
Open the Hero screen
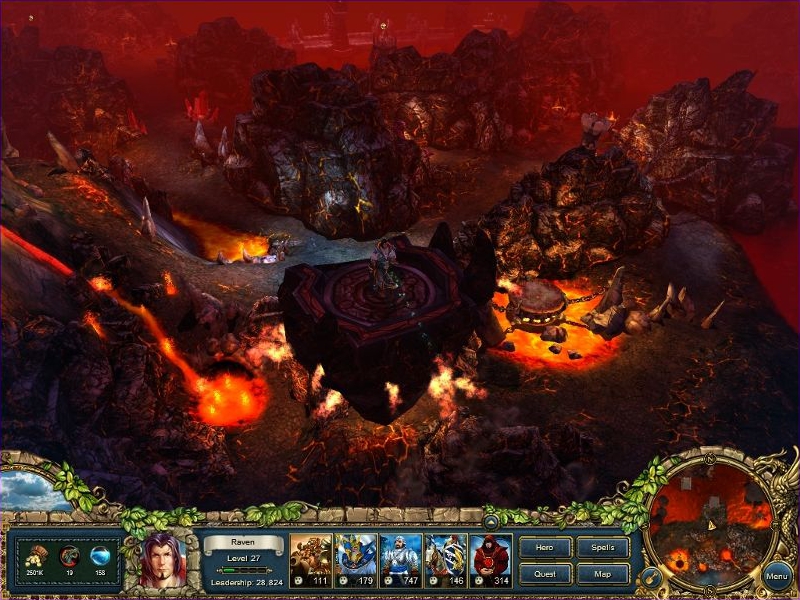coord(546,548)
